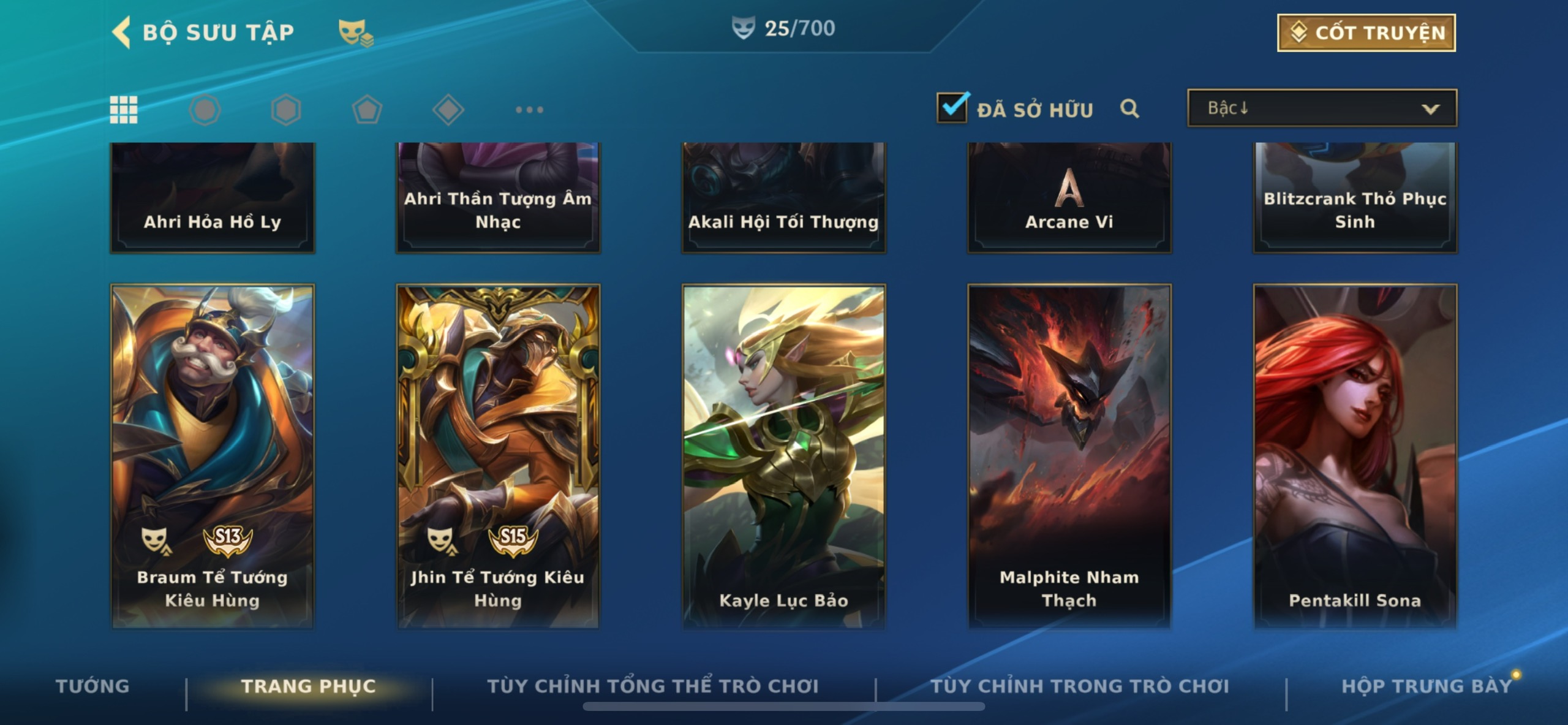Screen dimensions: 1568x725
Task: Select the grid all-skins filter
Action: point(124,110)
